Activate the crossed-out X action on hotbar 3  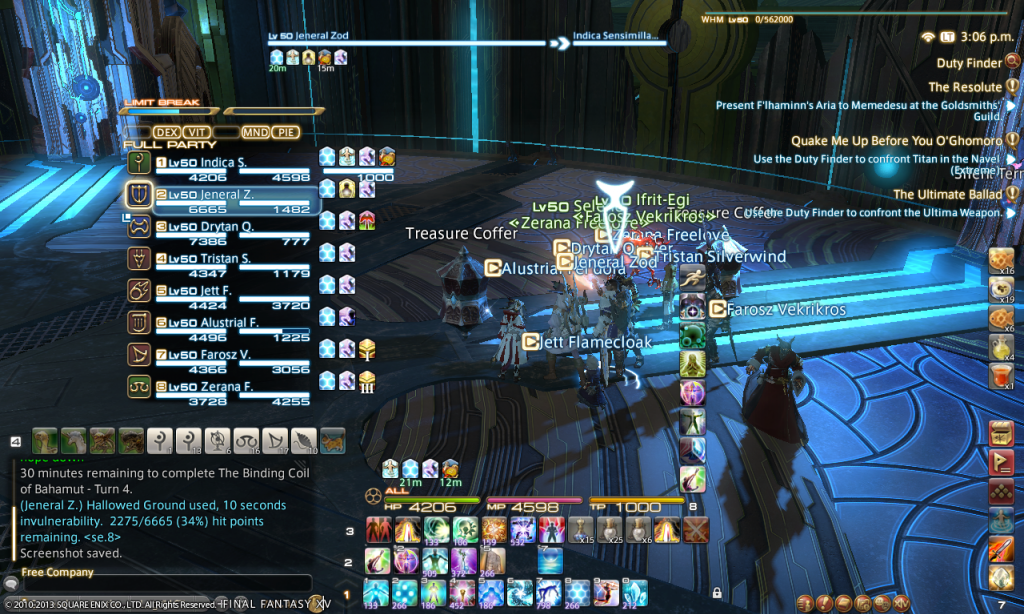(694, 529)
